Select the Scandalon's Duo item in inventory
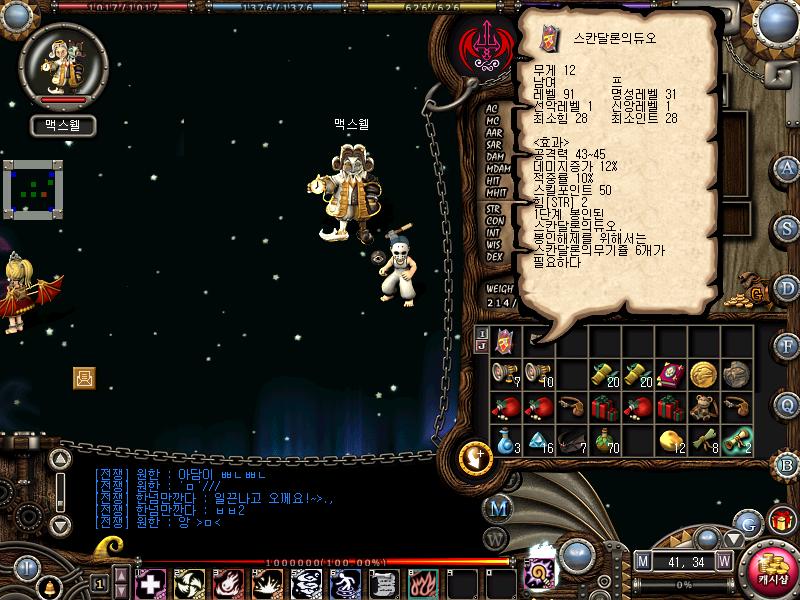The height and width of the screenshot is (600, 800). (x=506, y=341)
